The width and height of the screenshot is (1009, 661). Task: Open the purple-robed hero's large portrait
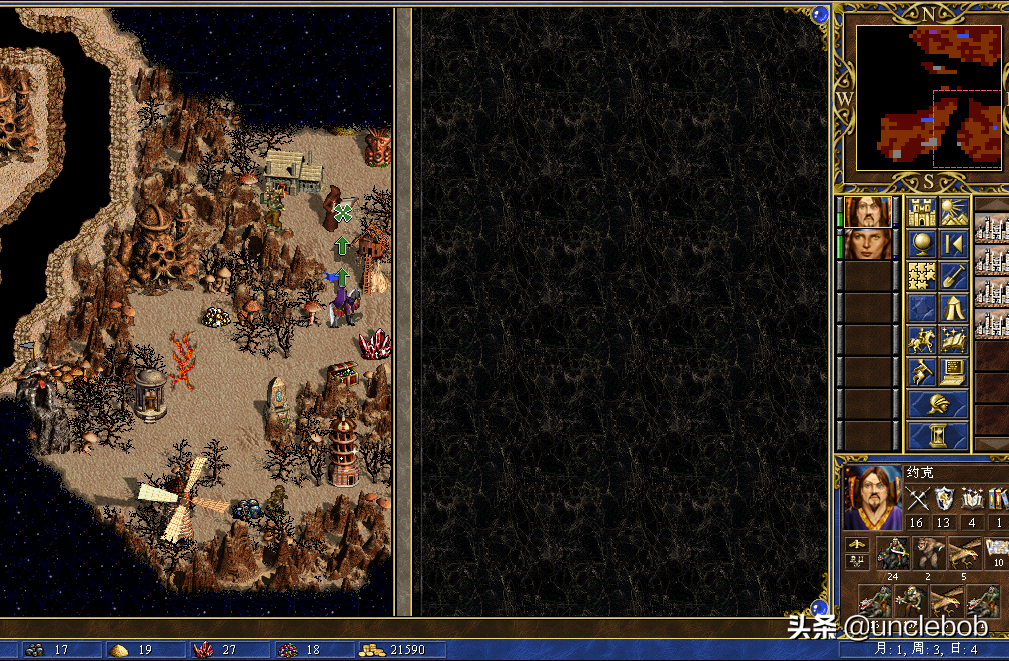pos(871,498)
